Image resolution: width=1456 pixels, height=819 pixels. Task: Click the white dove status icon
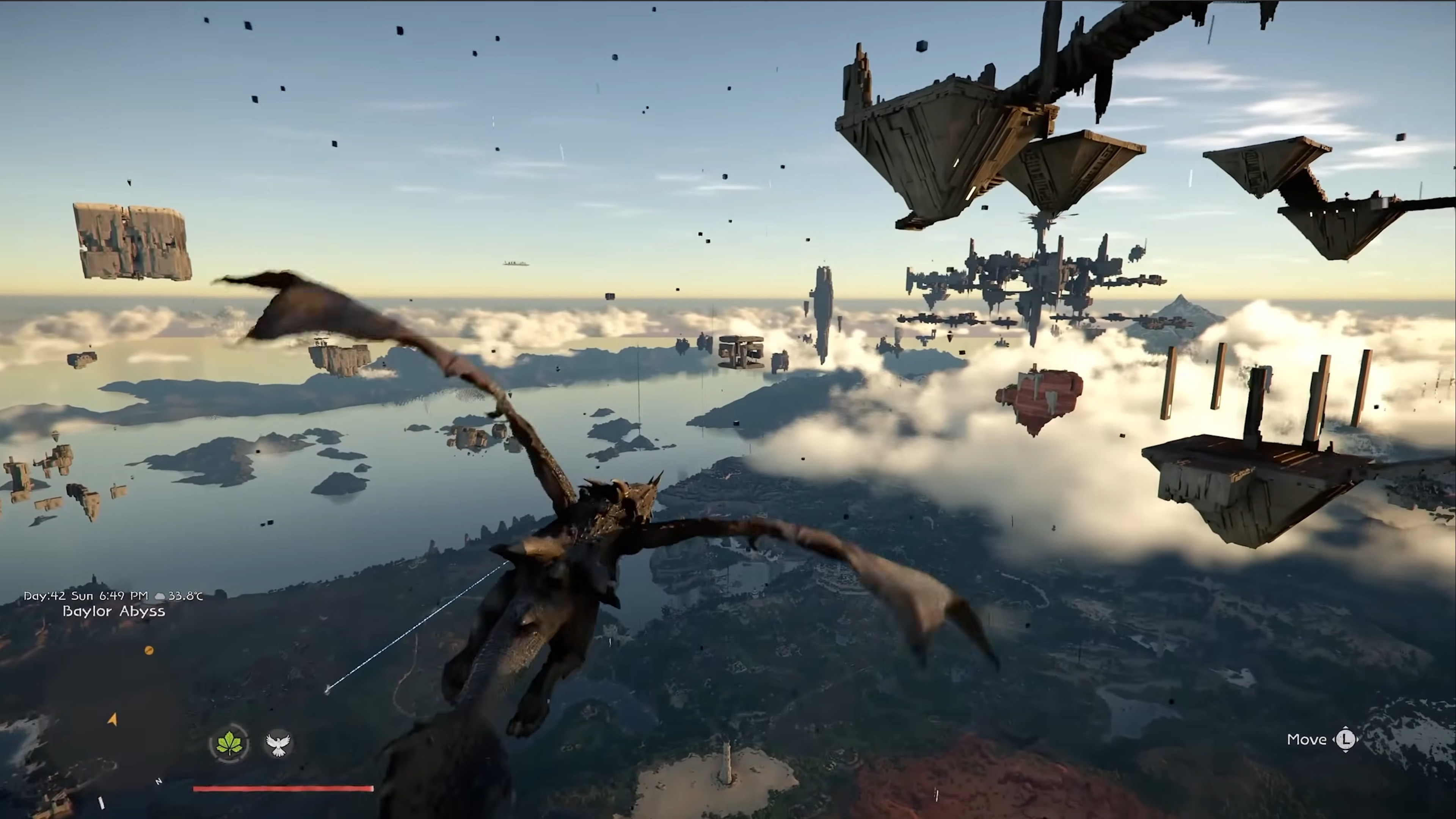click(x=278, y=744)
